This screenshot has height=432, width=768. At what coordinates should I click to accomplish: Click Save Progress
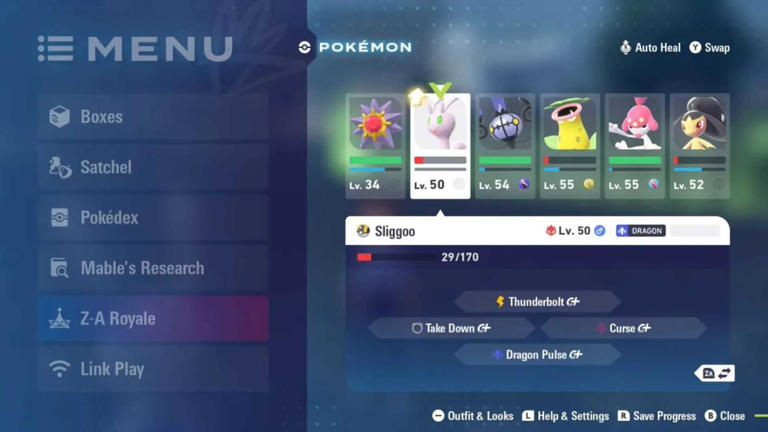coord(656,416)
